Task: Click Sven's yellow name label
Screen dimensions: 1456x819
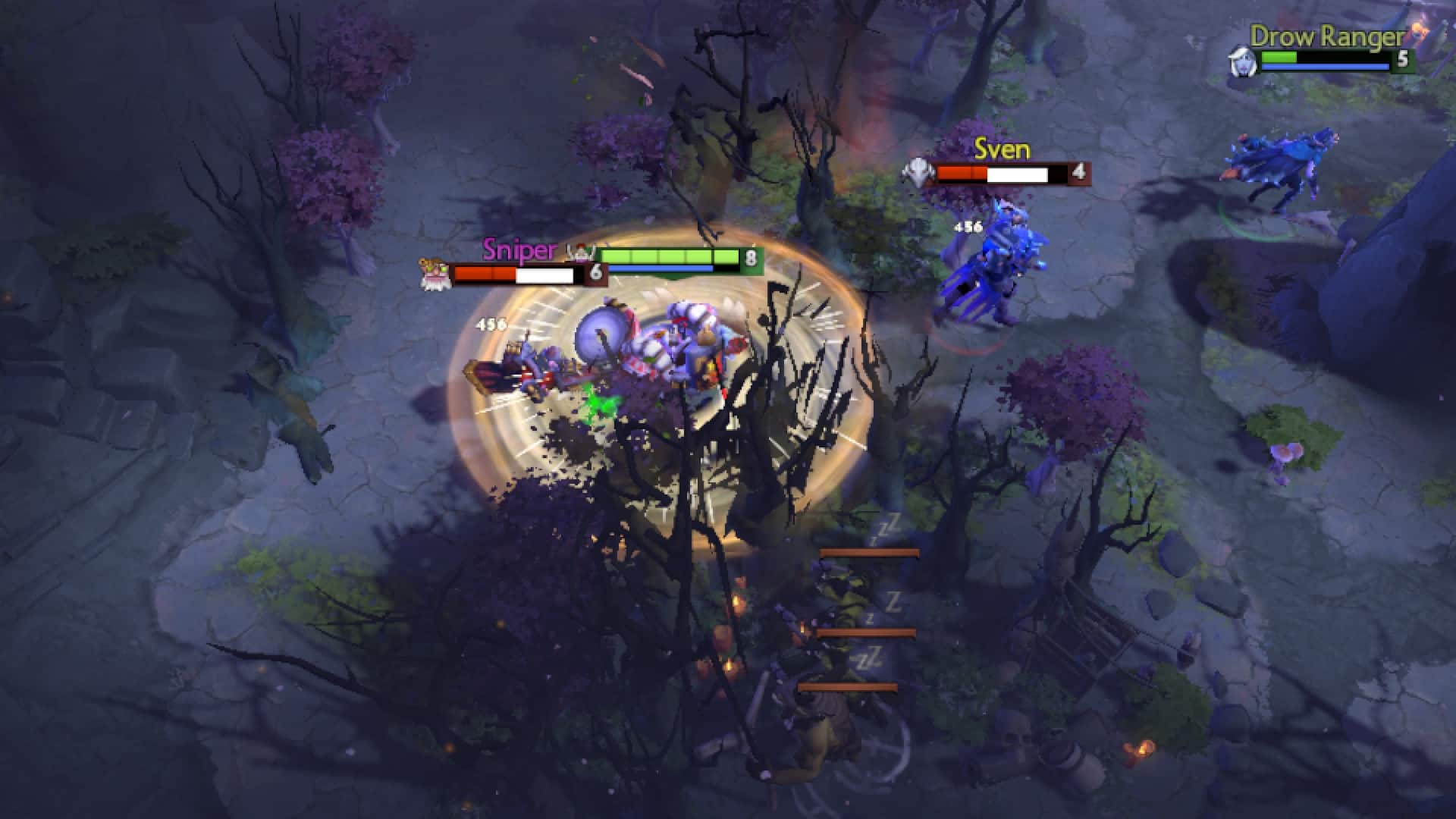Action: (x=1002, y=150)
